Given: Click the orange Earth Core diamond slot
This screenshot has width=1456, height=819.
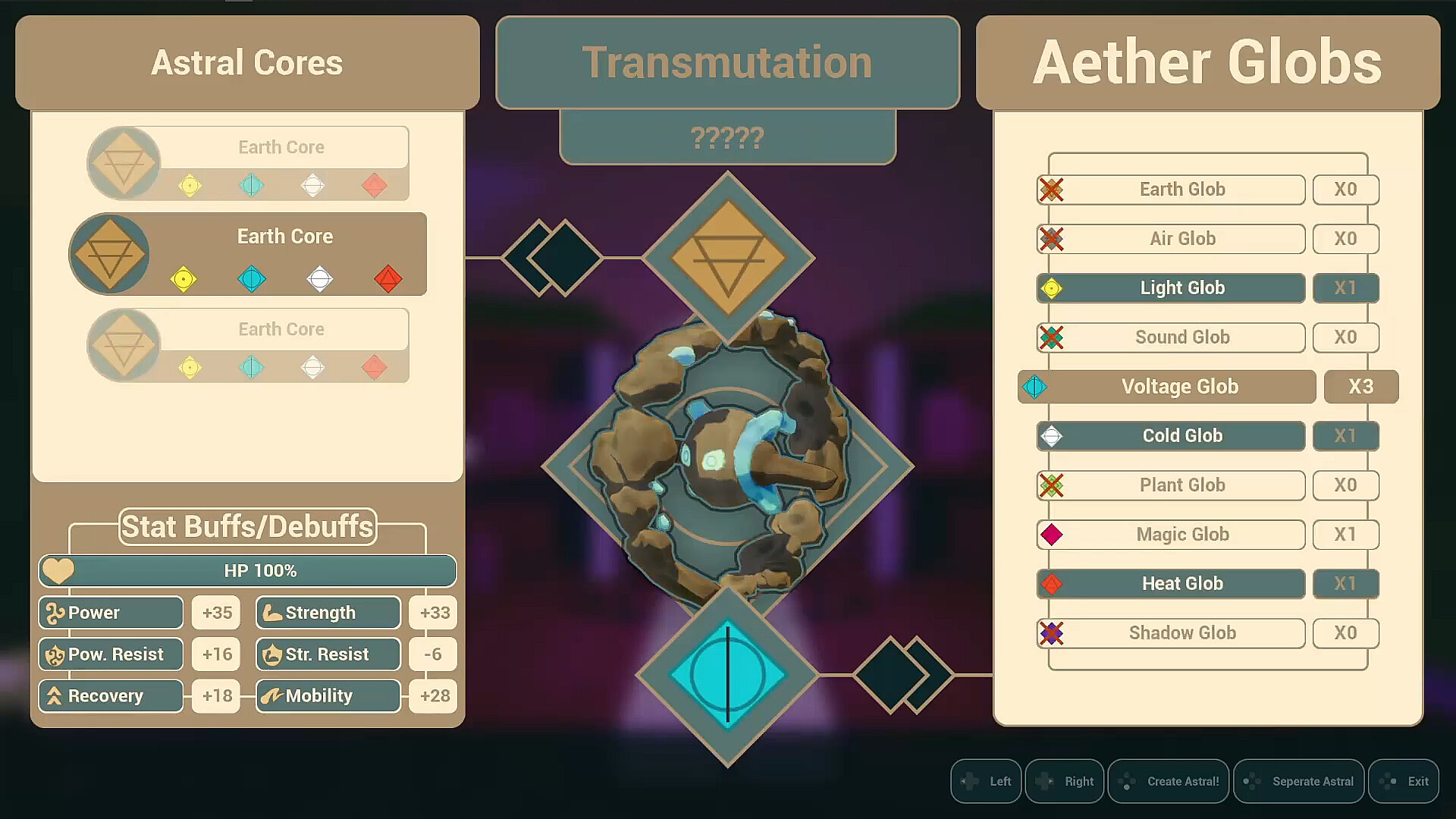Looking at the screenshot, I should pyautogui.click(x=728, y=258).
